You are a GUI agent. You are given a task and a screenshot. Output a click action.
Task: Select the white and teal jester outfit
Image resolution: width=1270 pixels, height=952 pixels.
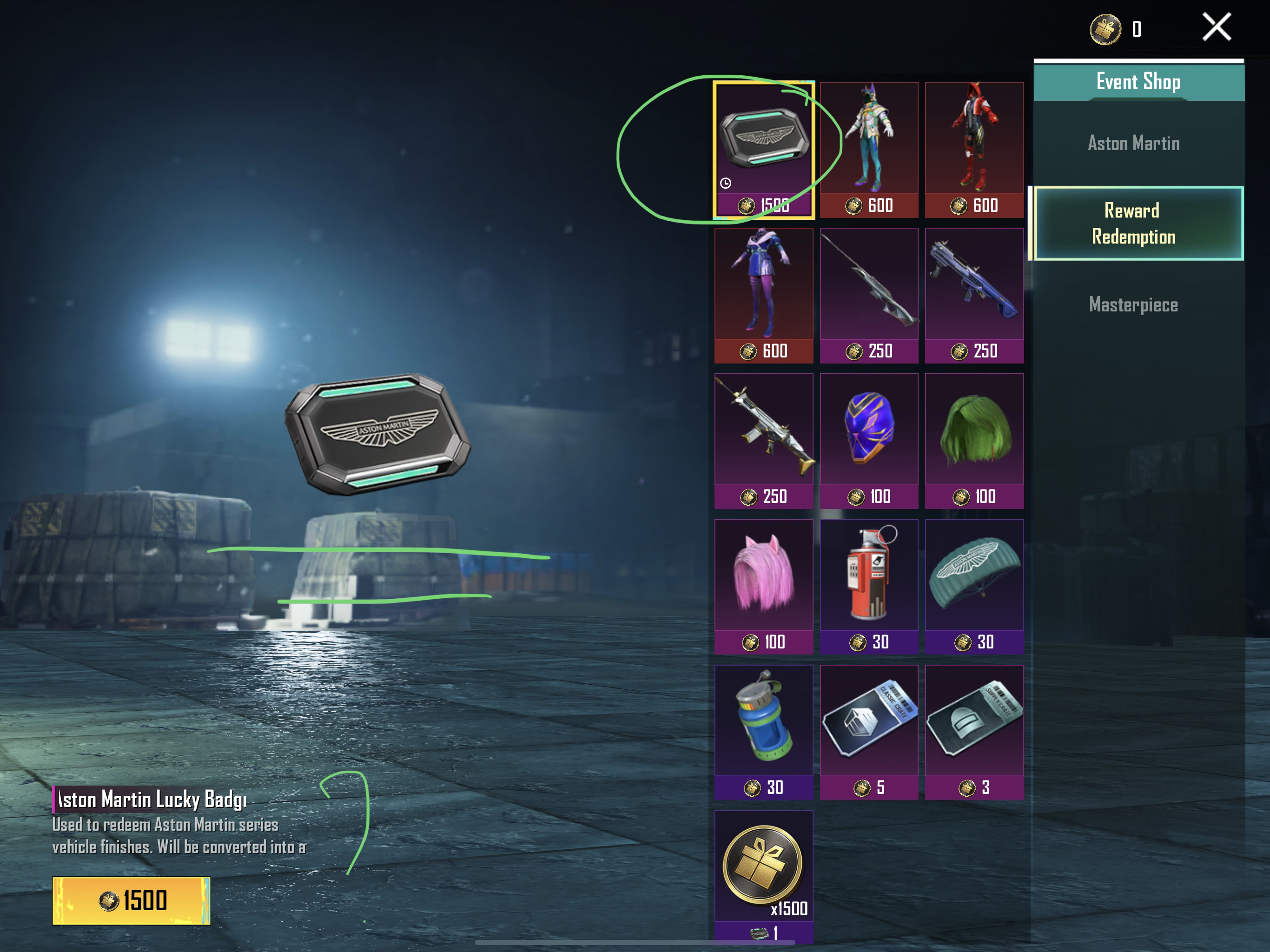pos(869,149)
